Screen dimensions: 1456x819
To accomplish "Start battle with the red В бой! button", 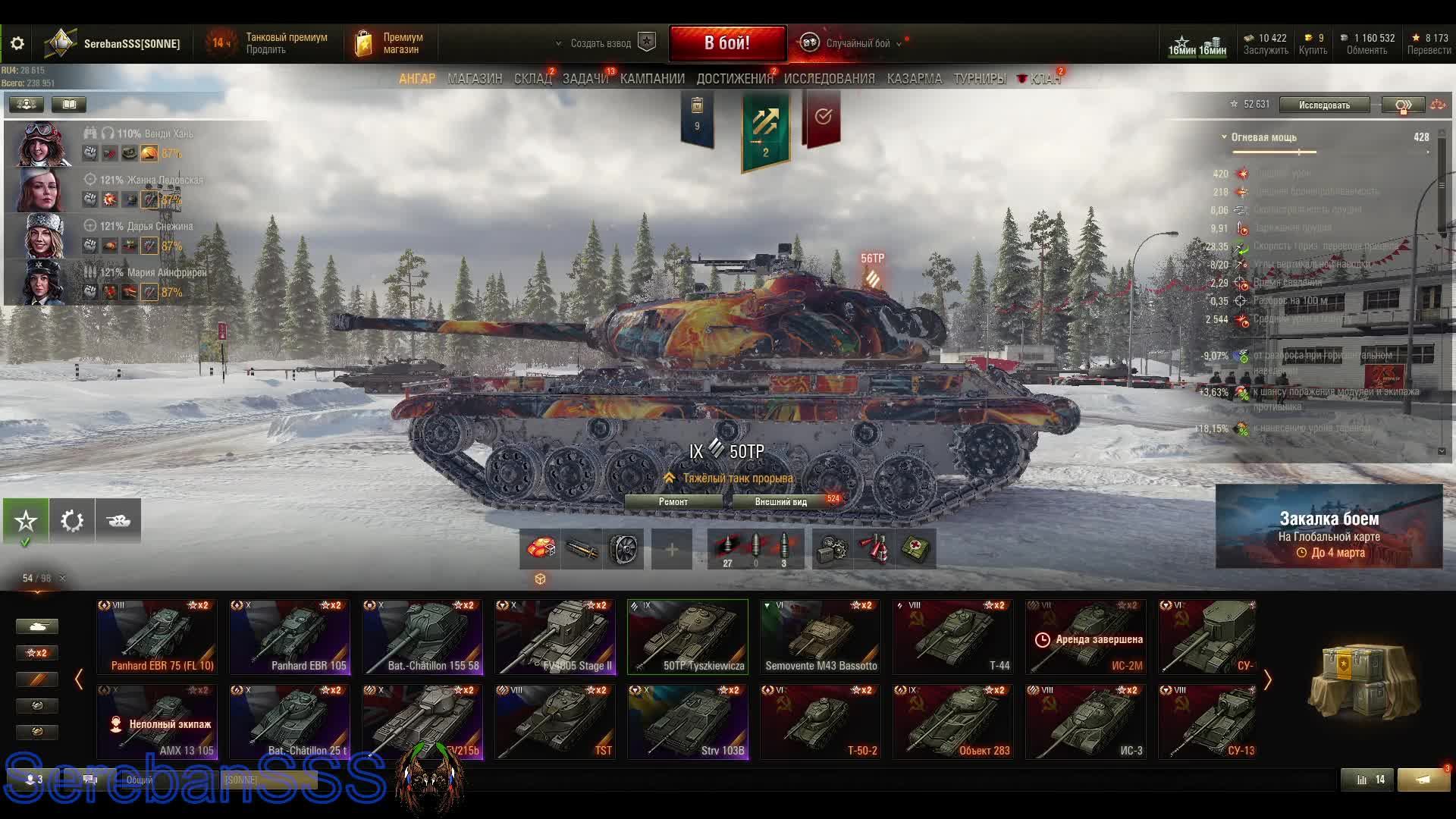I will [726, 43].
